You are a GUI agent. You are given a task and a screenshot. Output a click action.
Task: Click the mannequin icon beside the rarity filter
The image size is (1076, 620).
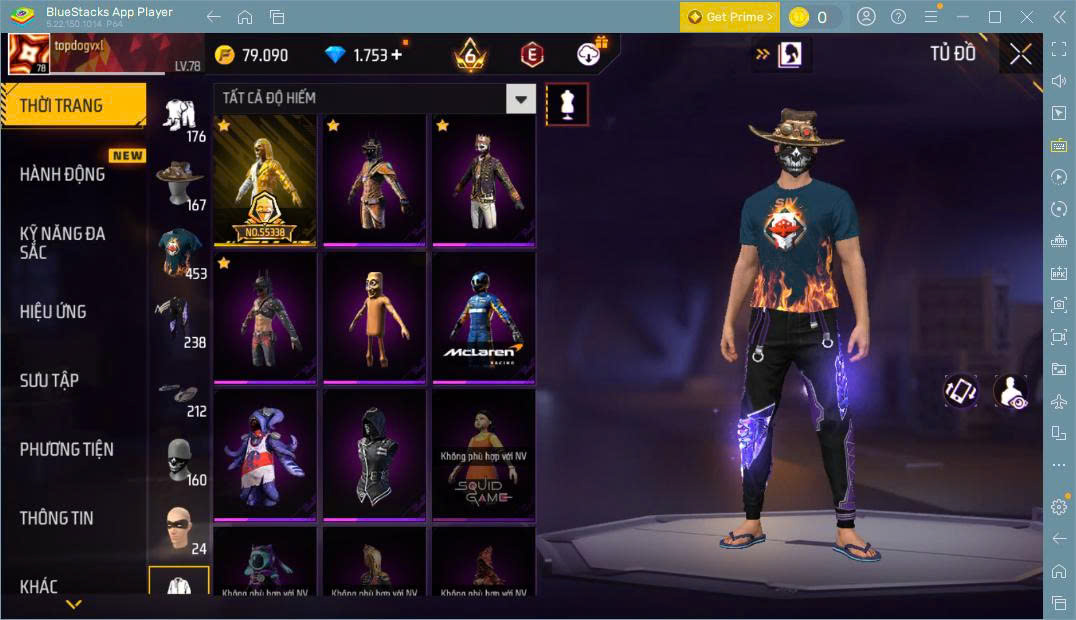(x=567, y=104)
